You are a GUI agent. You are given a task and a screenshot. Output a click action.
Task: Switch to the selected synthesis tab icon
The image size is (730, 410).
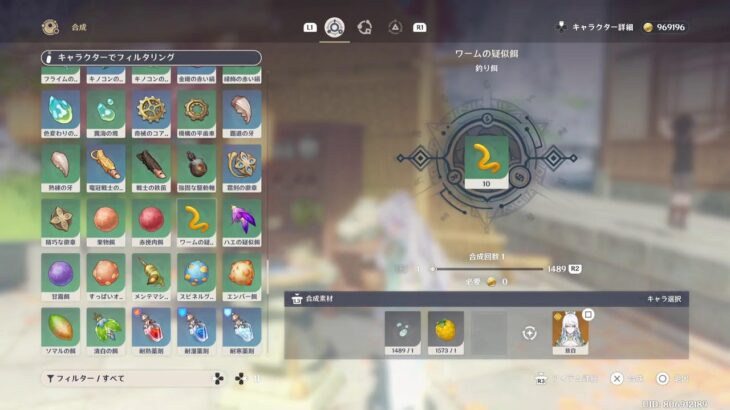coord(334,27)
